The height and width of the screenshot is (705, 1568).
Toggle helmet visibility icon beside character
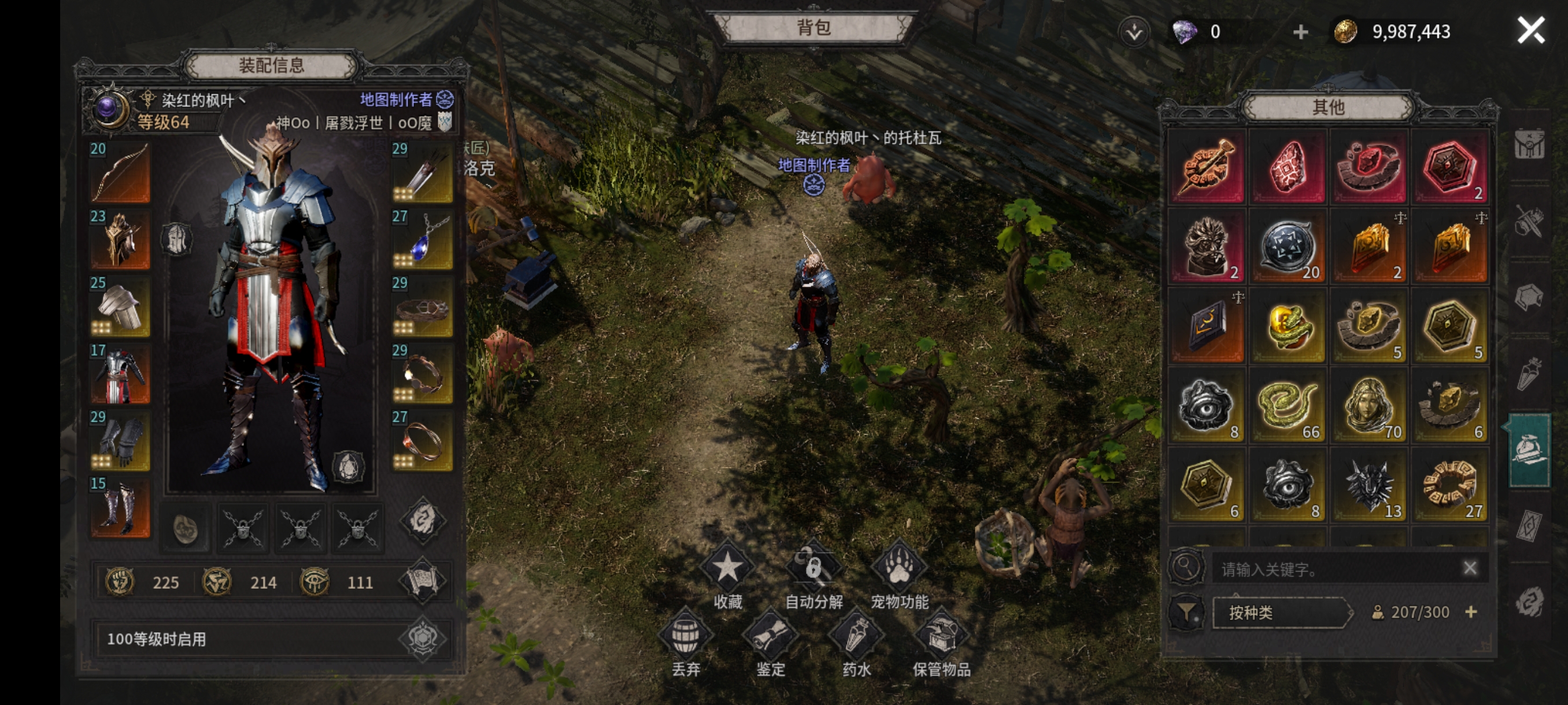click(177, 239)
